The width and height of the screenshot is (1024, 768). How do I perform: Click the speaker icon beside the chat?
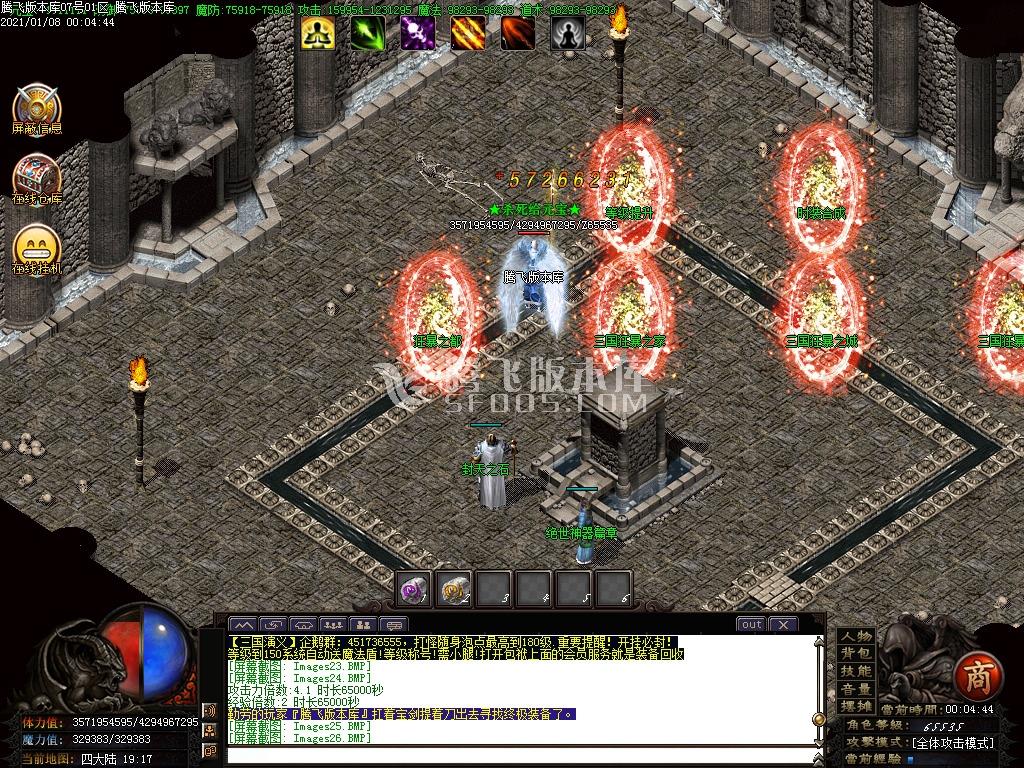click(210, 711)
